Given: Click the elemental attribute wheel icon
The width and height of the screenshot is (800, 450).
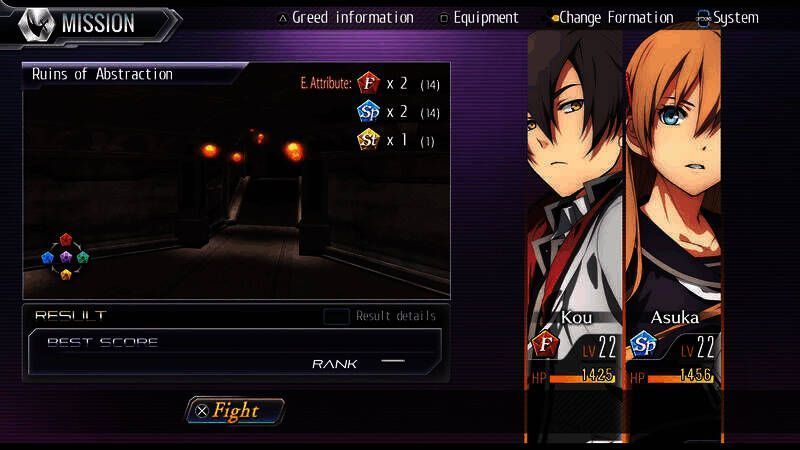Looking at the screenshot, I should pos(65,257).
